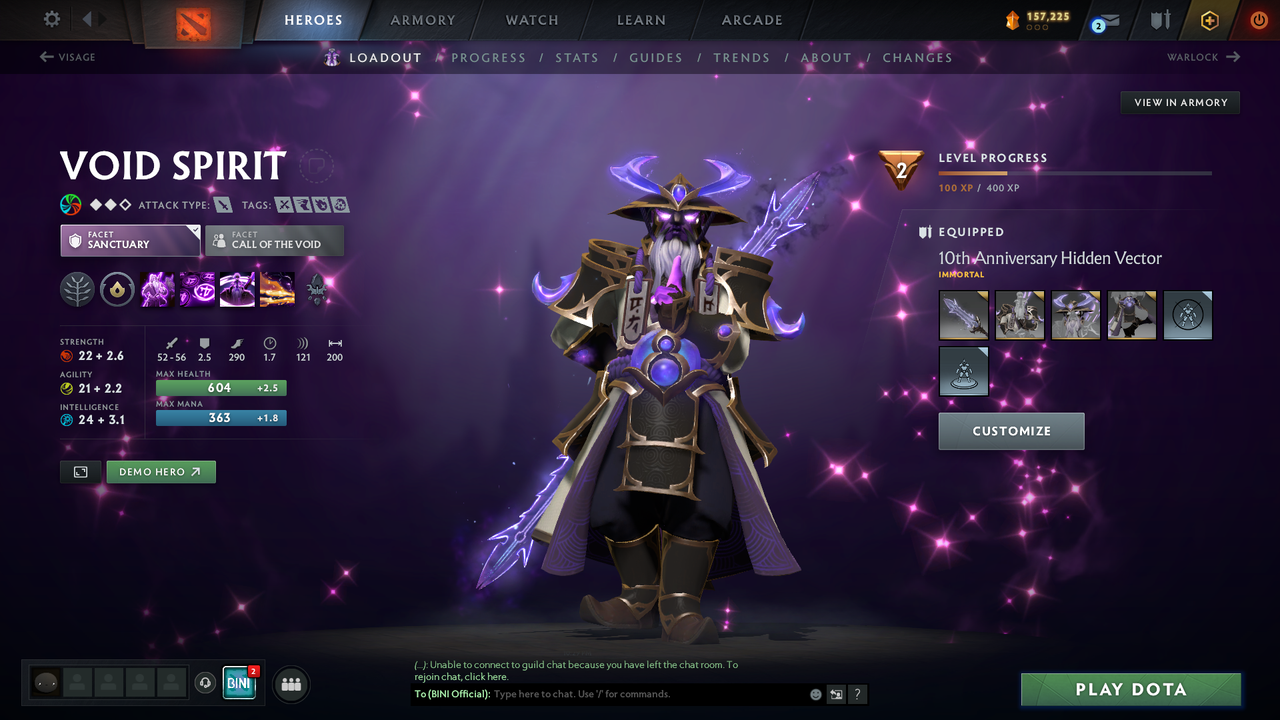Click the party voice headset icon
This screenshot has width=1280, height=720.
[x=207, y=683]
